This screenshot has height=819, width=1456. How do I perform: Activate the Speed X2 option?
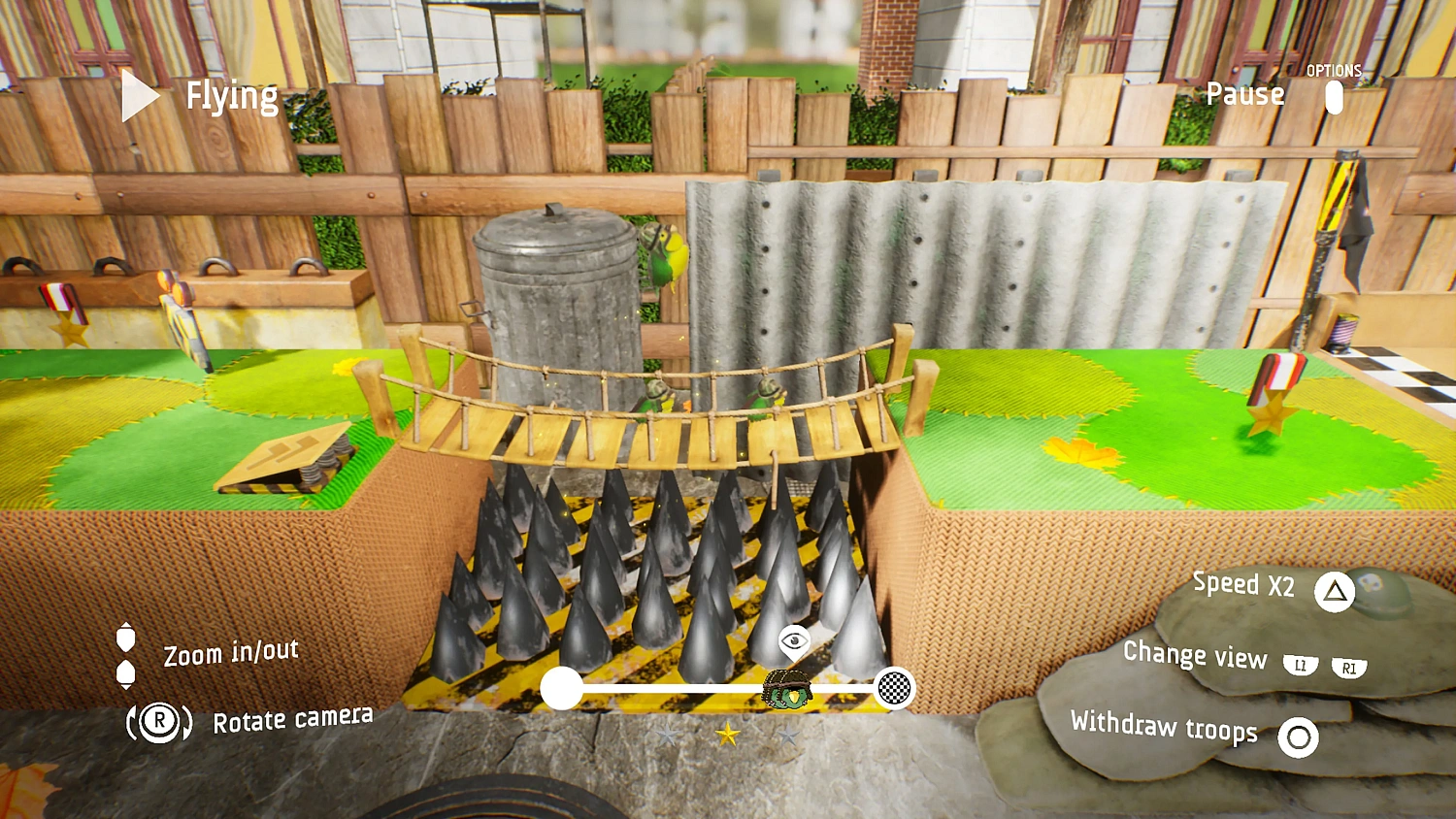(1242, 584)
